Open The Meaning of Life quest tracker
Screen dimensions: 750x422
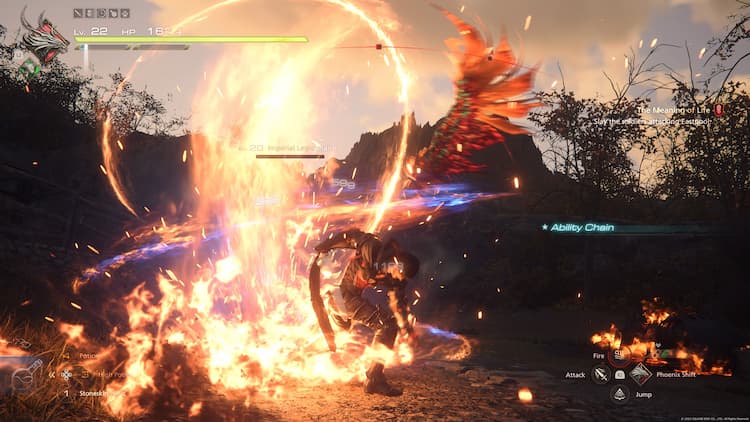pos(680,110)
